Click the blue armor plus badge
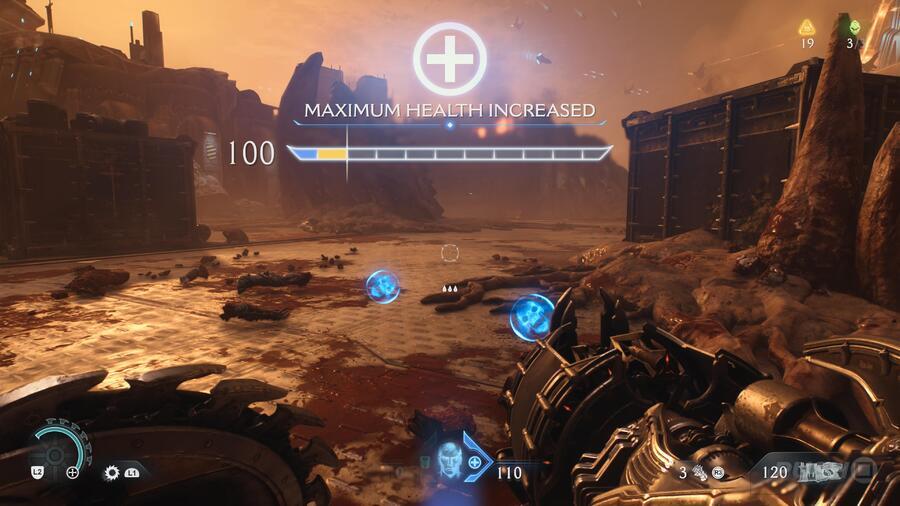The height and width of the screenshot is (506, 900). (475, 463)
